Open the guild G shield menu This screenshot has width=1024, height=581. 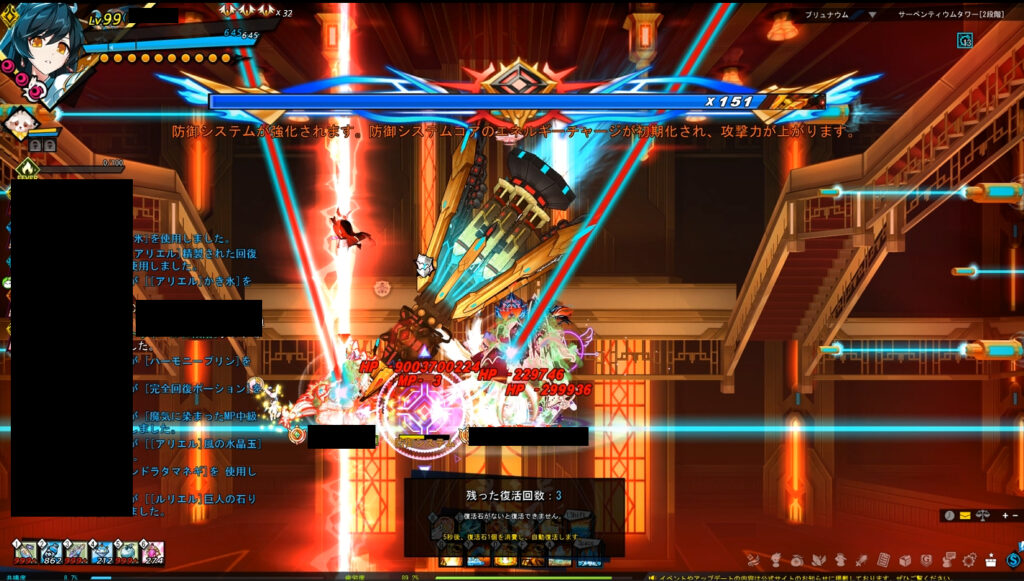click(928, 559)
